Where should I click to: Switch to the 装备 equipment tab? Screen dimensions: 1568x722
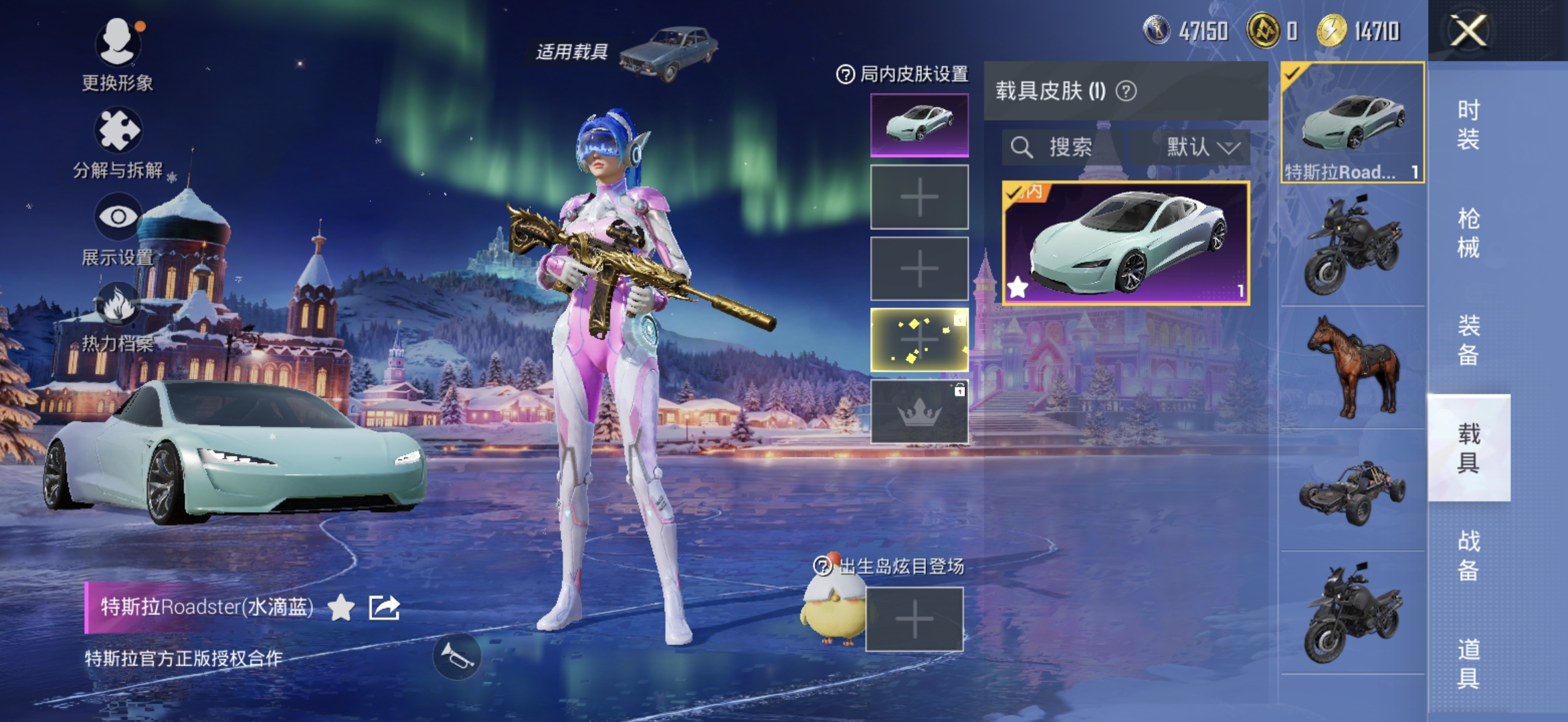click(1468, 340)
